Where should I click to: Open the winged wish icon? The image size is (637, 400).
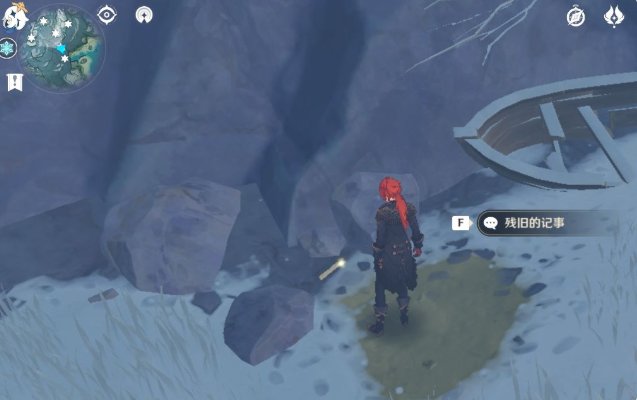tap(614, 16)
